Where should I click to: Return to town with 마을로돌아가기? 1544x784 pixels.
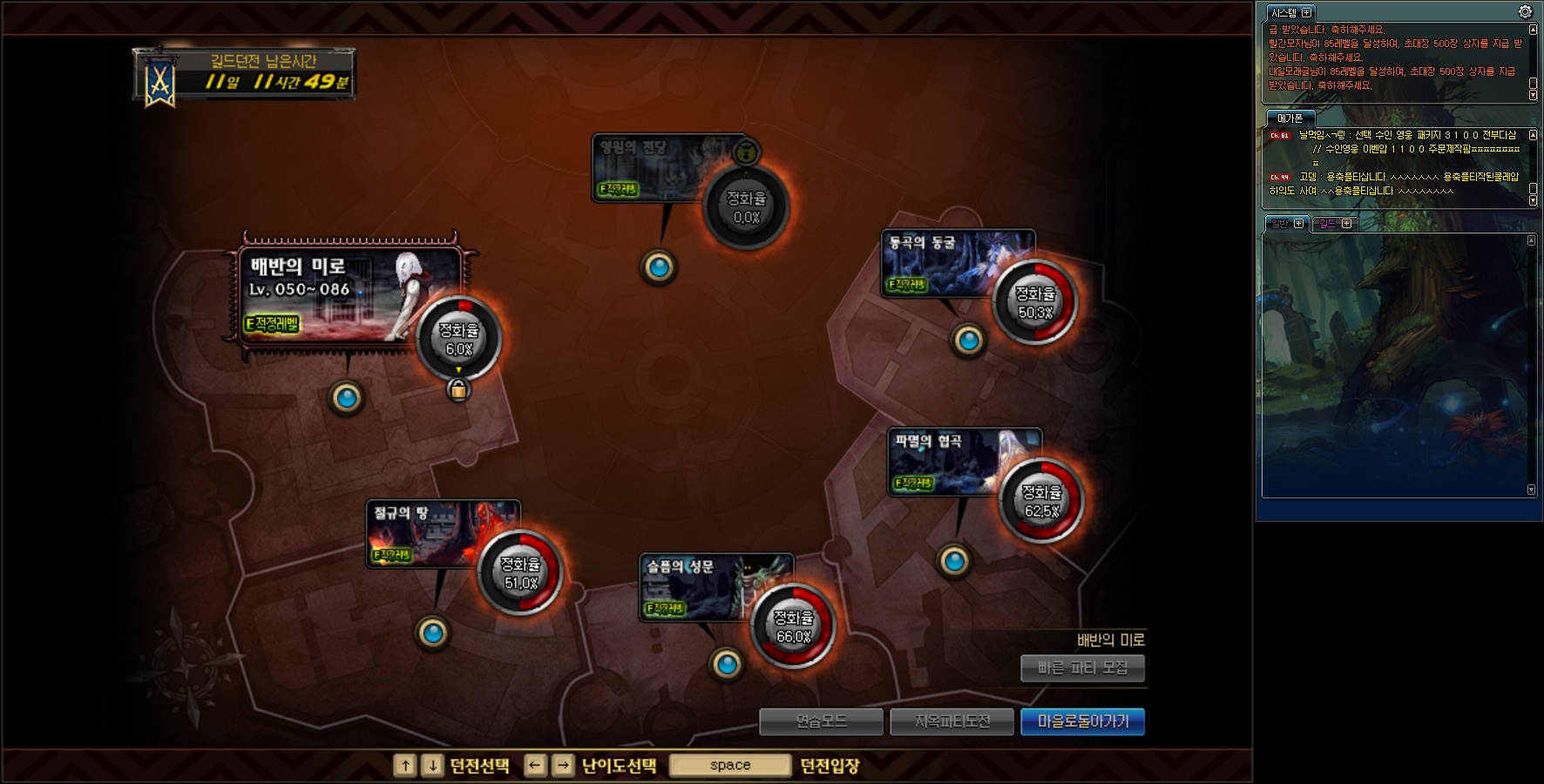pyautogui.click(x=1082, y=721)
